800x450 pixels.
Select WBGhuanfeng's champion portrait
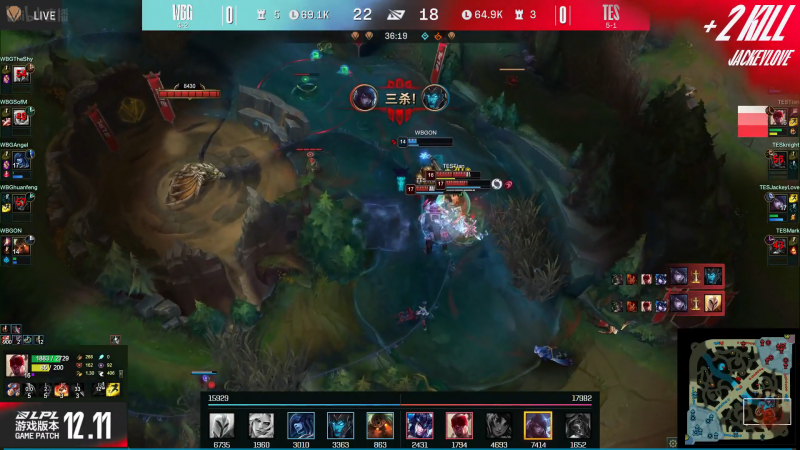coord(19,203)
